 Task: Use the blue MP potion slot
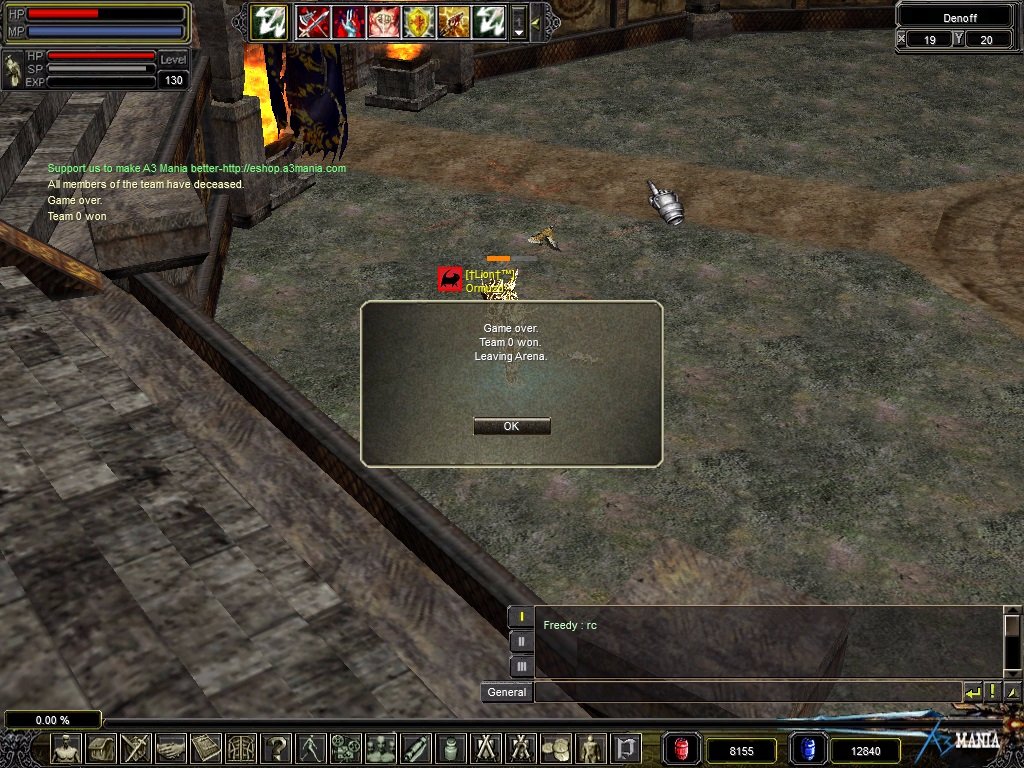(x=807, y=749)
